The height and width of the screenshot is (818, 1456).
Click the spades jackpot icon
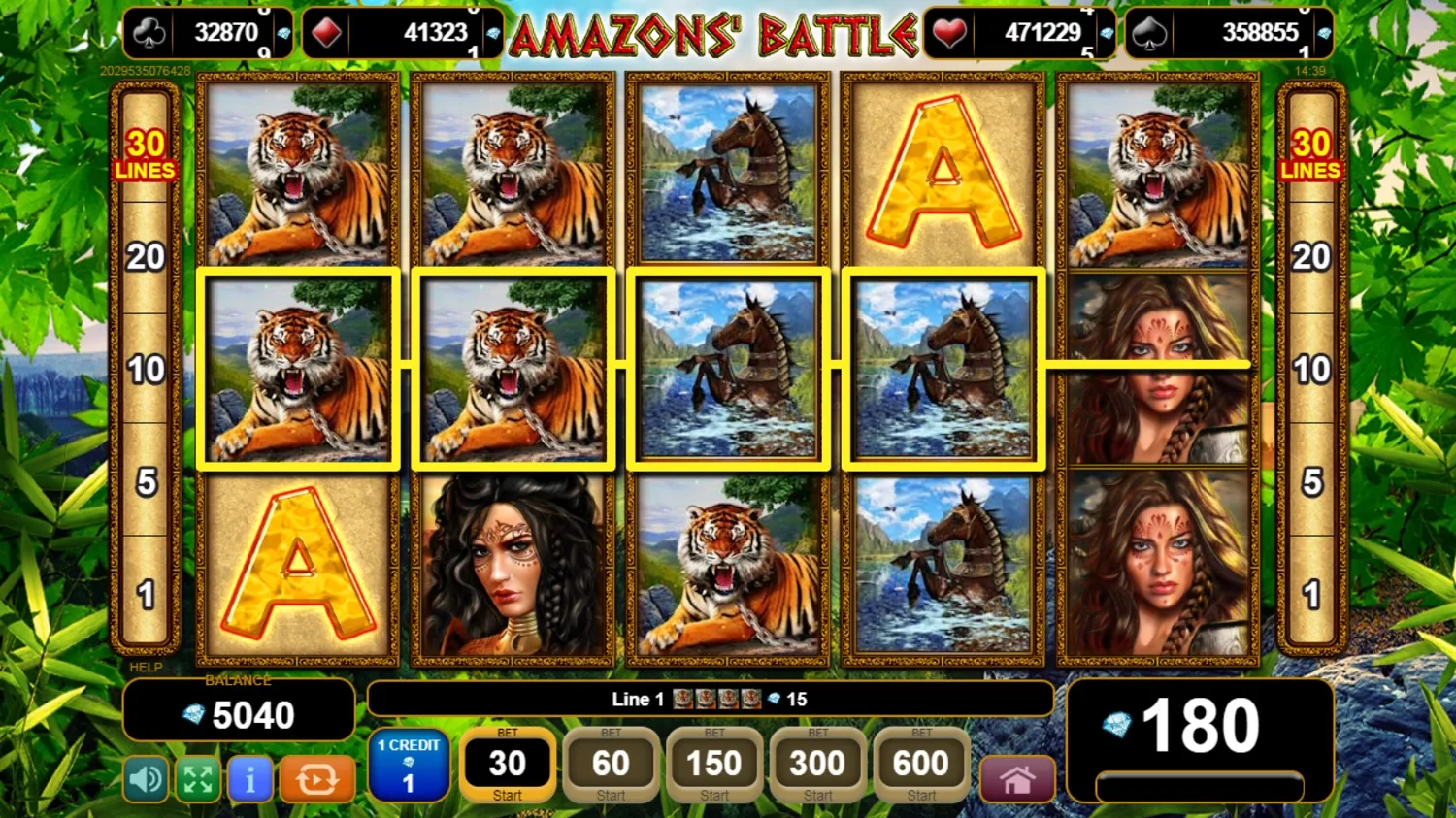pyautogui.click(x=1151, y=32)
